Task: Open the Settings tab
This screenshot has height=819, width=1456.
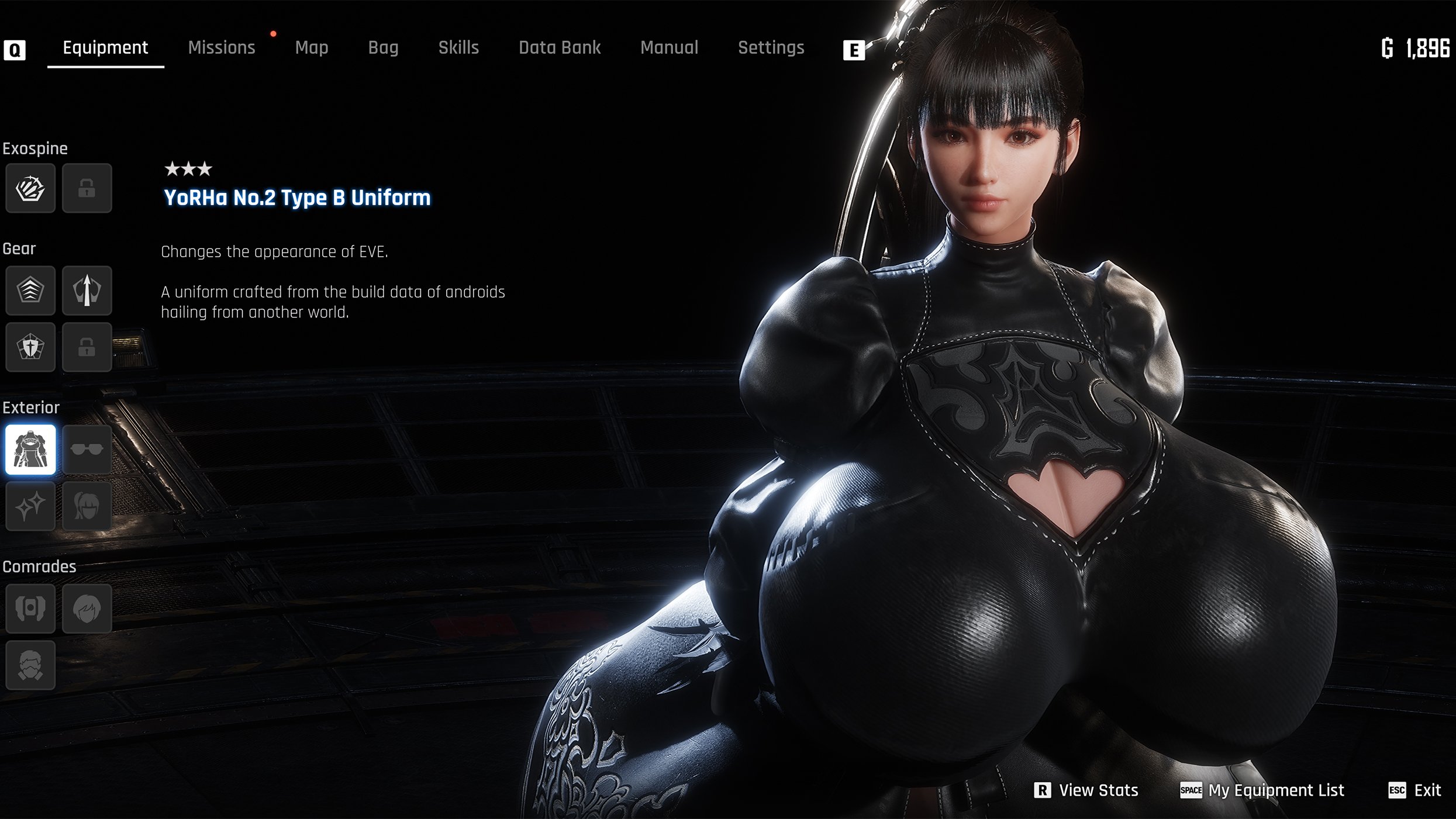Action: (771, 48)
